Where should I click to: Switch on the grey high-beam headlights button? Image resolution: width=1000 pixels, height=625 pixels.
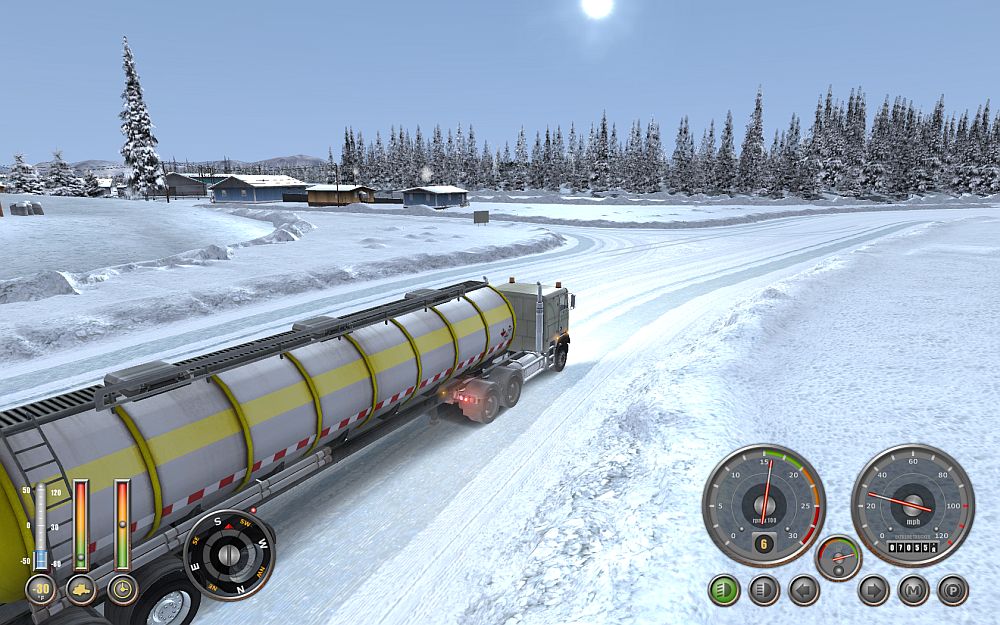coord(764,590)
